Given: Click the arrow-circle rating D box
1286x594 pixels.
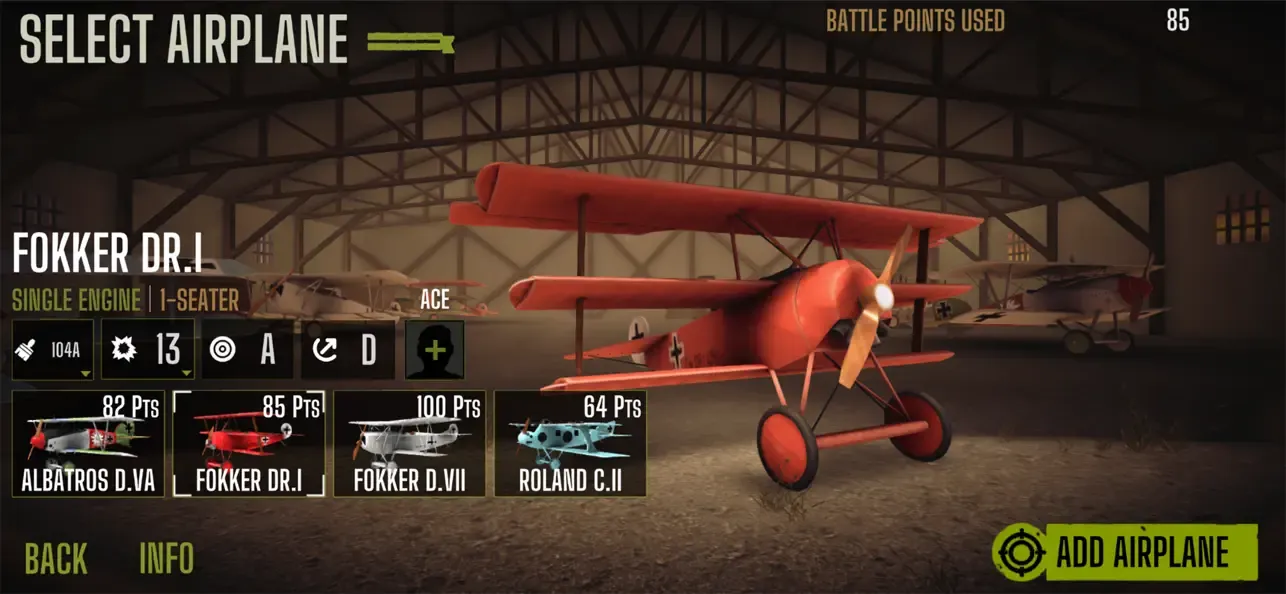Looking at the screenshot, I should coord(347,350).
